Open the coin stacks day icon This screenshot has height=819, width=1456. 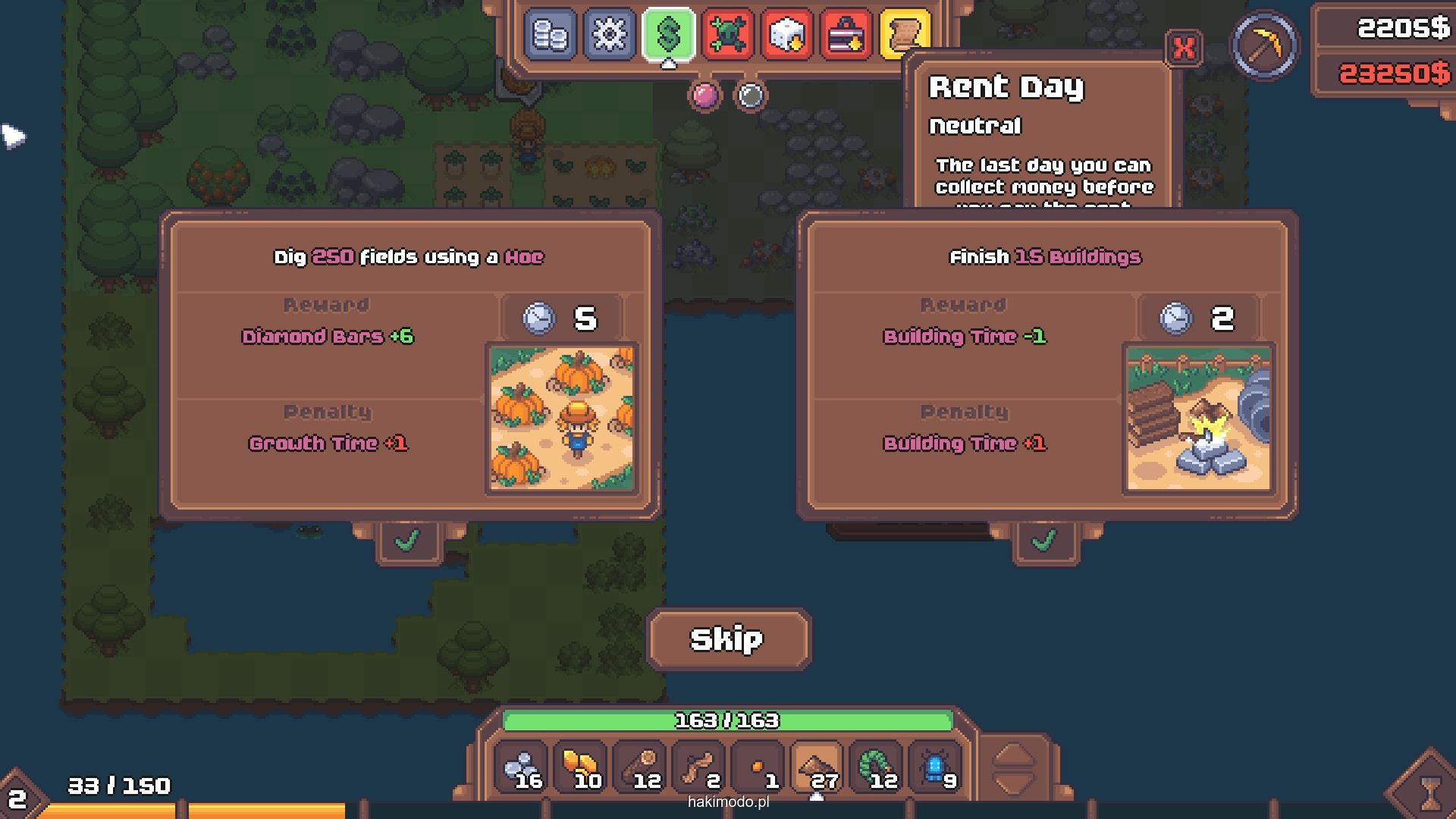coord(550,34)
